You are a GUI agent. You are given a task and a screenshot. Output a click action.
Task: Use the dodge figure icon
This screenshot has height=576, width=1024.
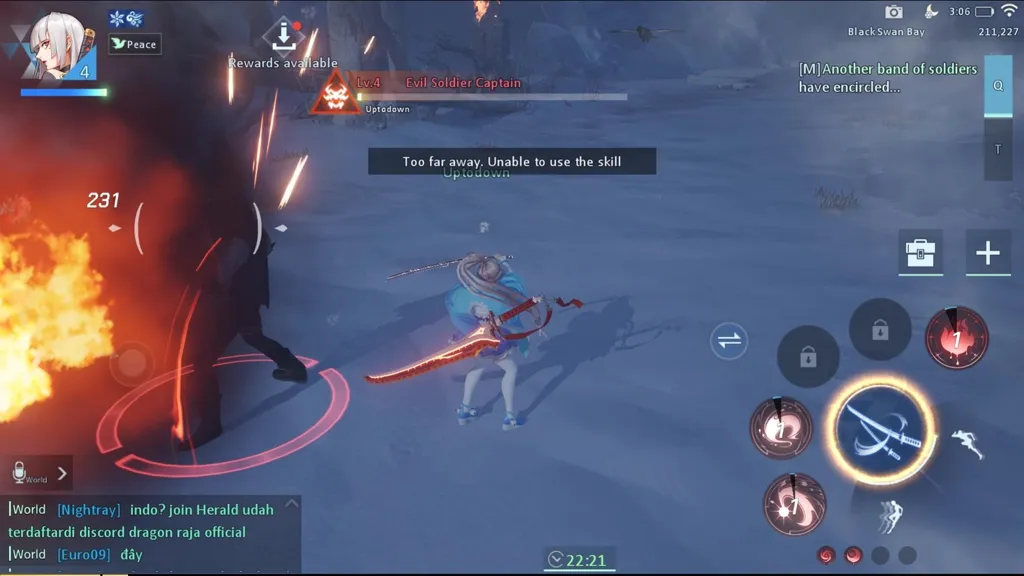point(888,516)
